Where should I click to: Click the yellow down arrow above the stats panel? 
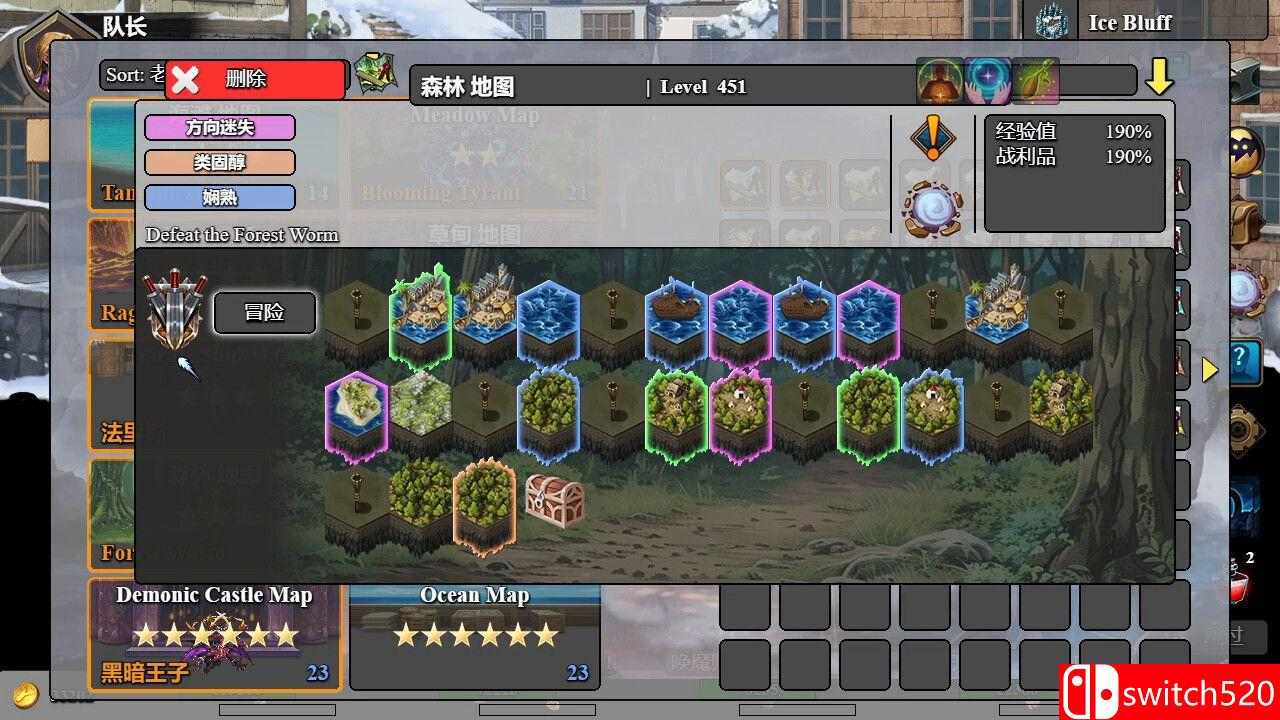(1160, 75)
